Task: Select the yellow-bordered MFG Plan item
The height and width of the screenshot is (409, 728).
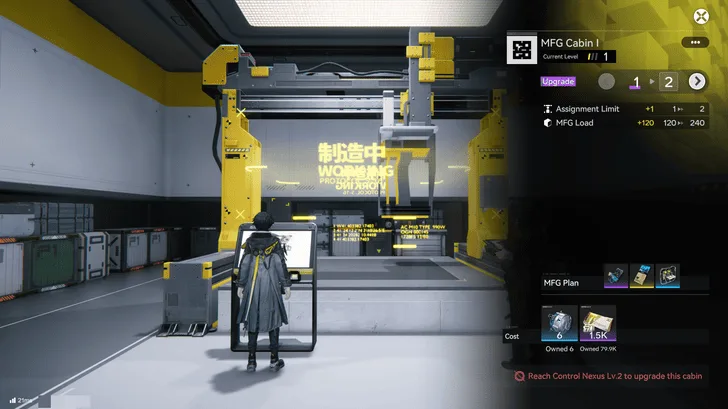Action: [642, 278]
